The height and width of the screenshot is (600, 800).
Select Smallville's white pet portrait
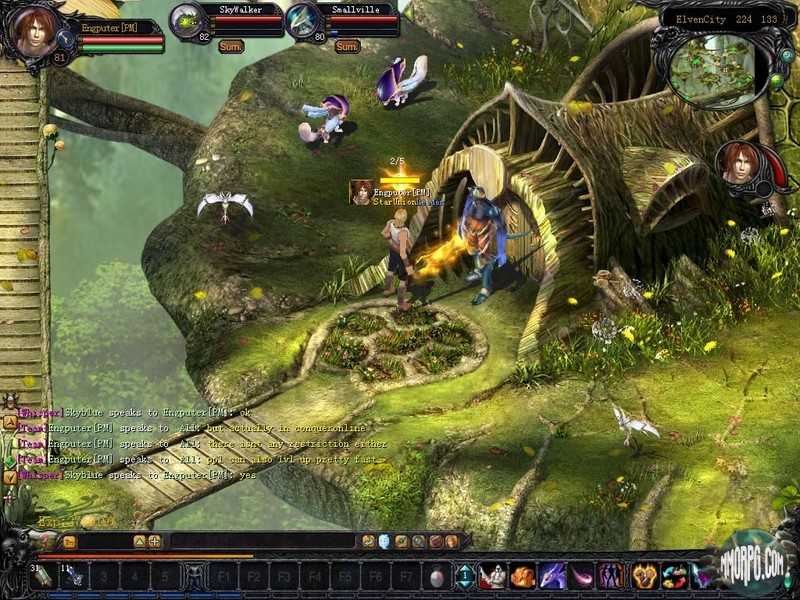pos(303,21)
